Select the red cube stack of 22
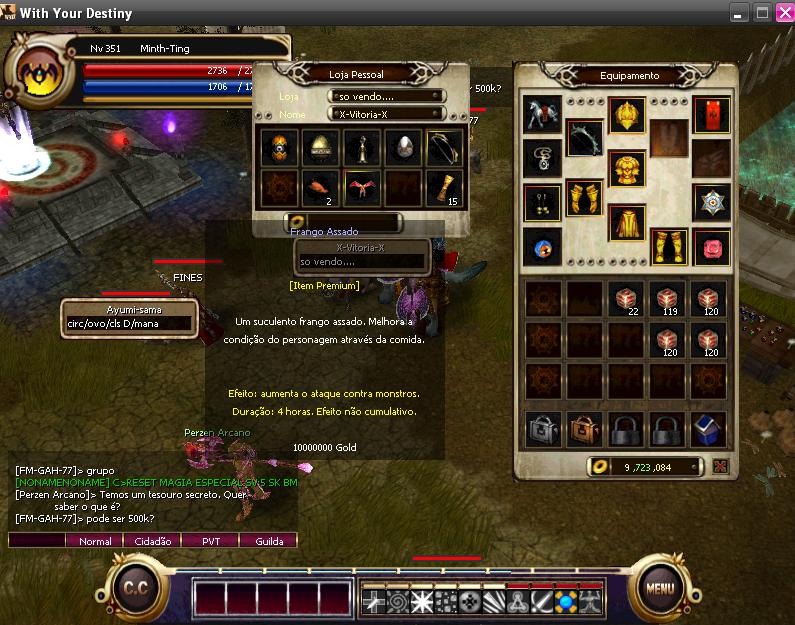Viewport: 795px width, 625px height. tap(627, 299)
